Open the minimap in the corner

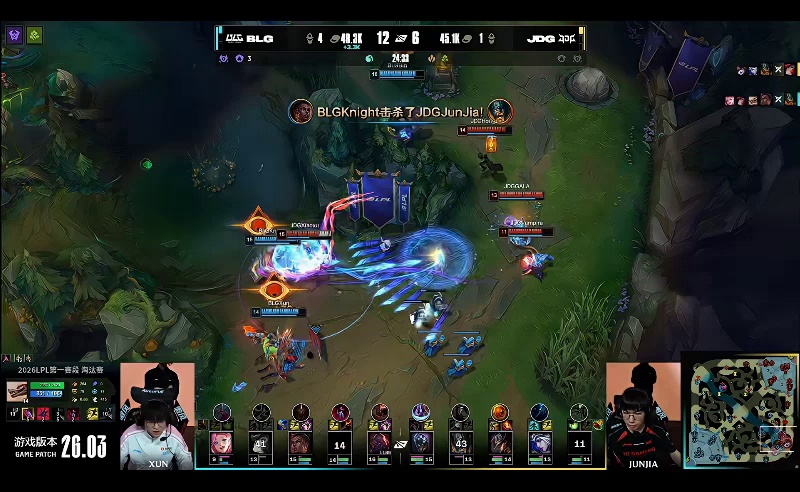pos(741,410)
